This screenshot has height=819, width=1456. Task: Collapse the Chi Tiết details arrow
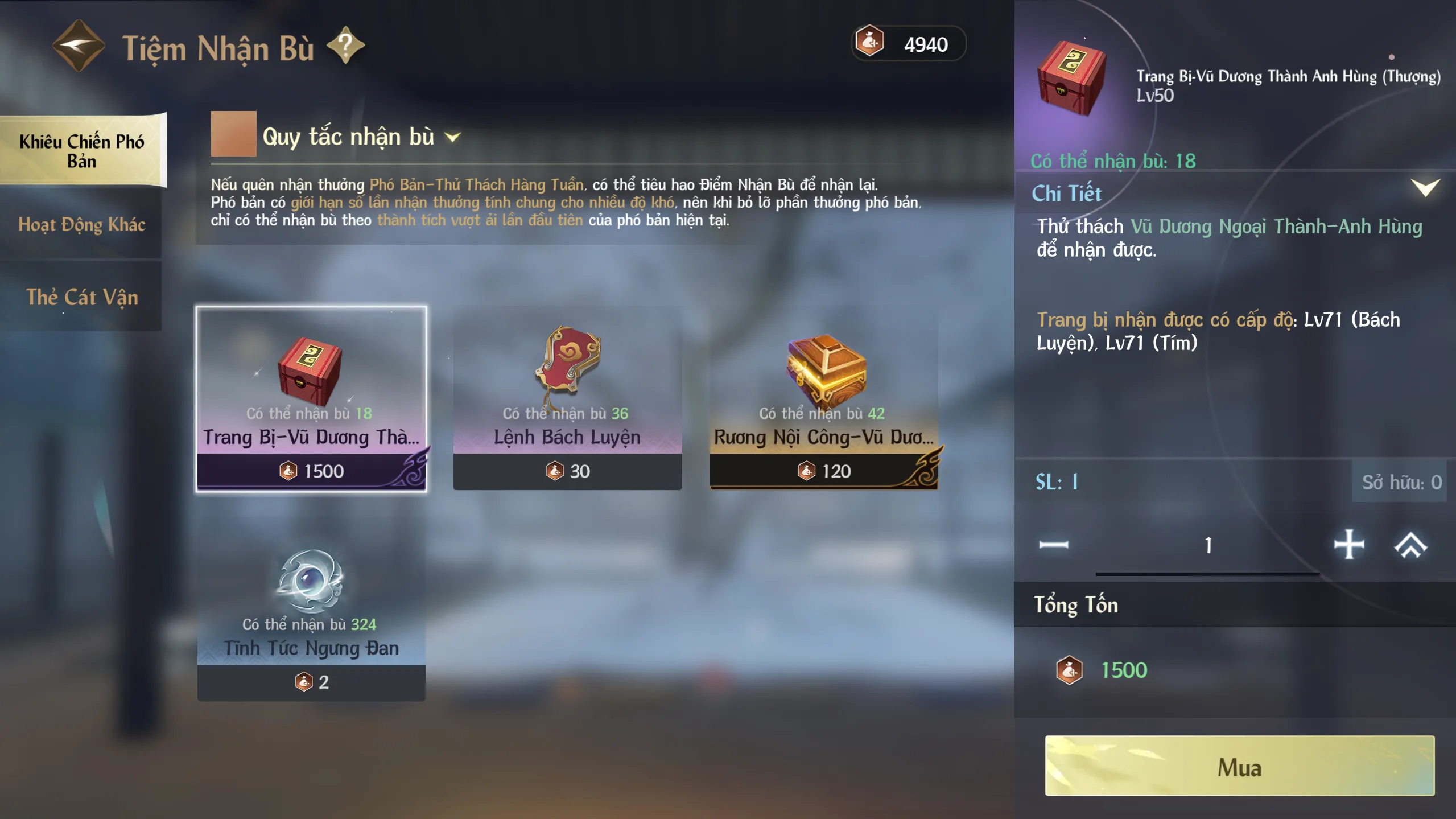(1425, 188)
